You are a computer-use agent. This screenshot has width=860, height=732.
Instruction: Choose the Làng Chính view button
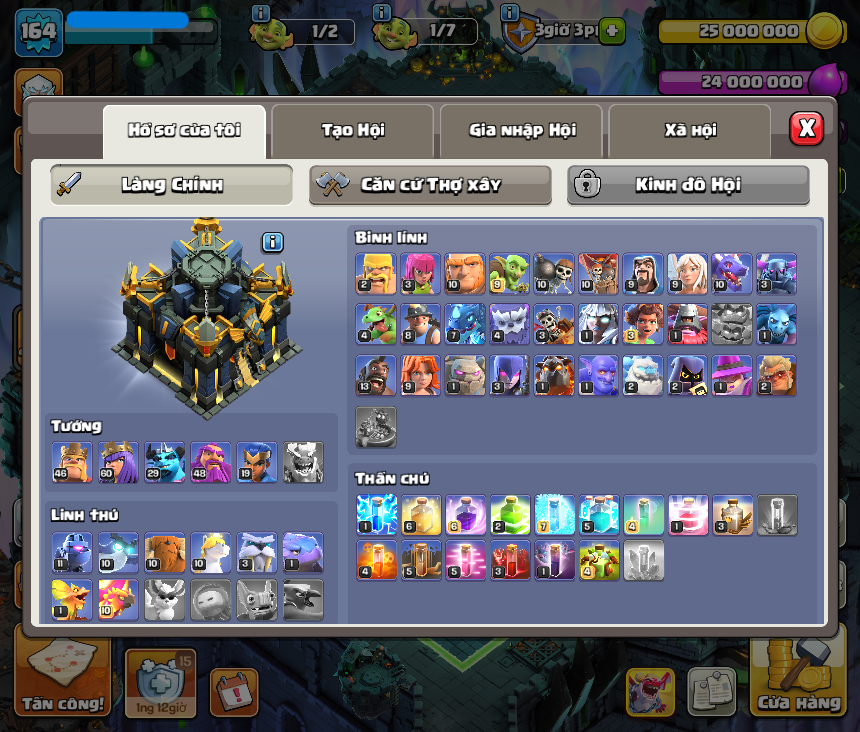pyautogui.click(x=171, y=185)
